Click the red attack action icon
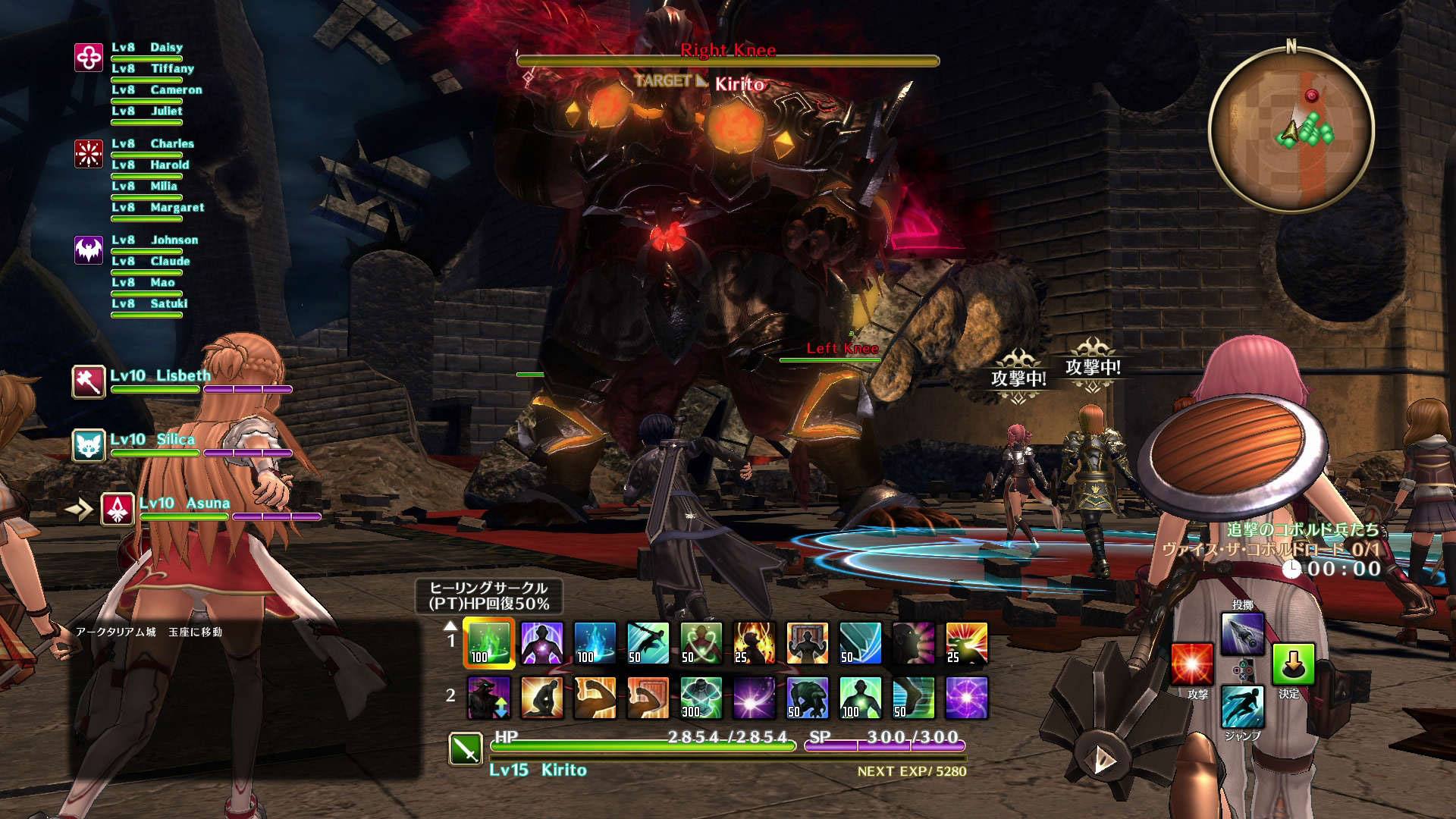 tap(1192, 664)
